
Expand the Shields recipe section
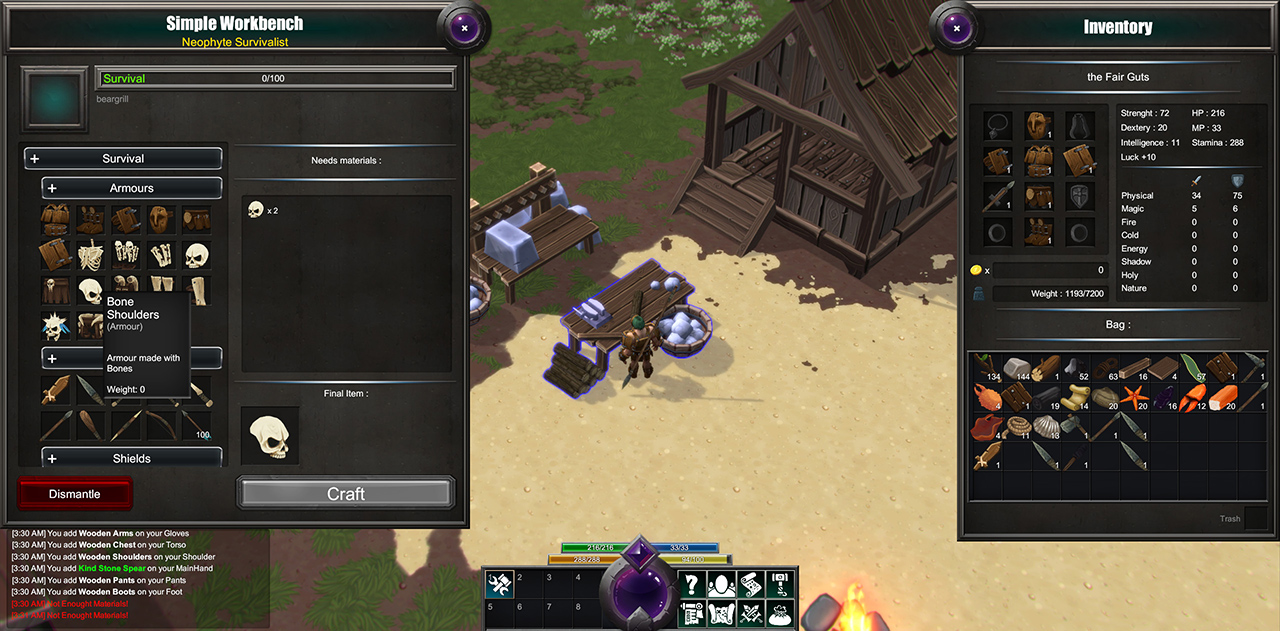pos(131,459)
